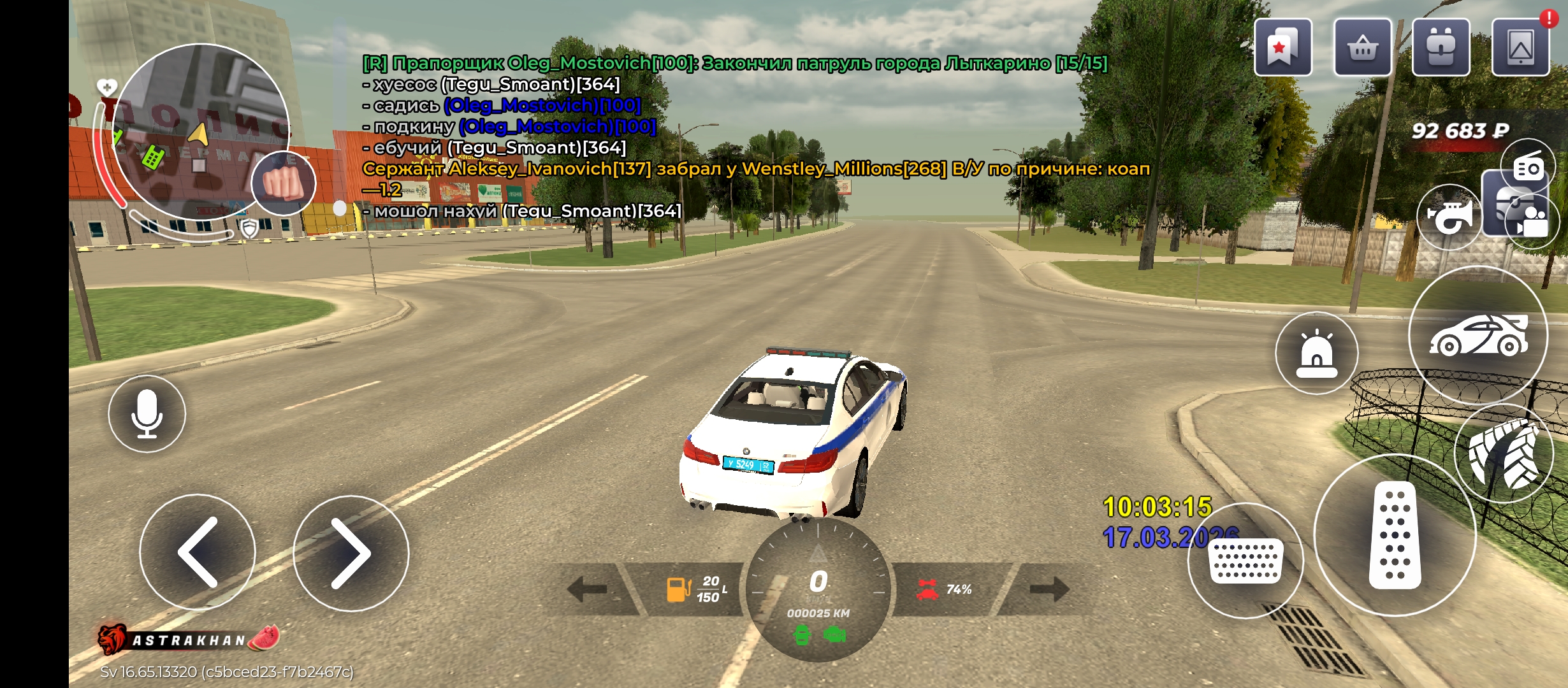This screenshot has height=688, width=1568.
Task: Apply the brake pedal
Action: tap(1245, 561)
